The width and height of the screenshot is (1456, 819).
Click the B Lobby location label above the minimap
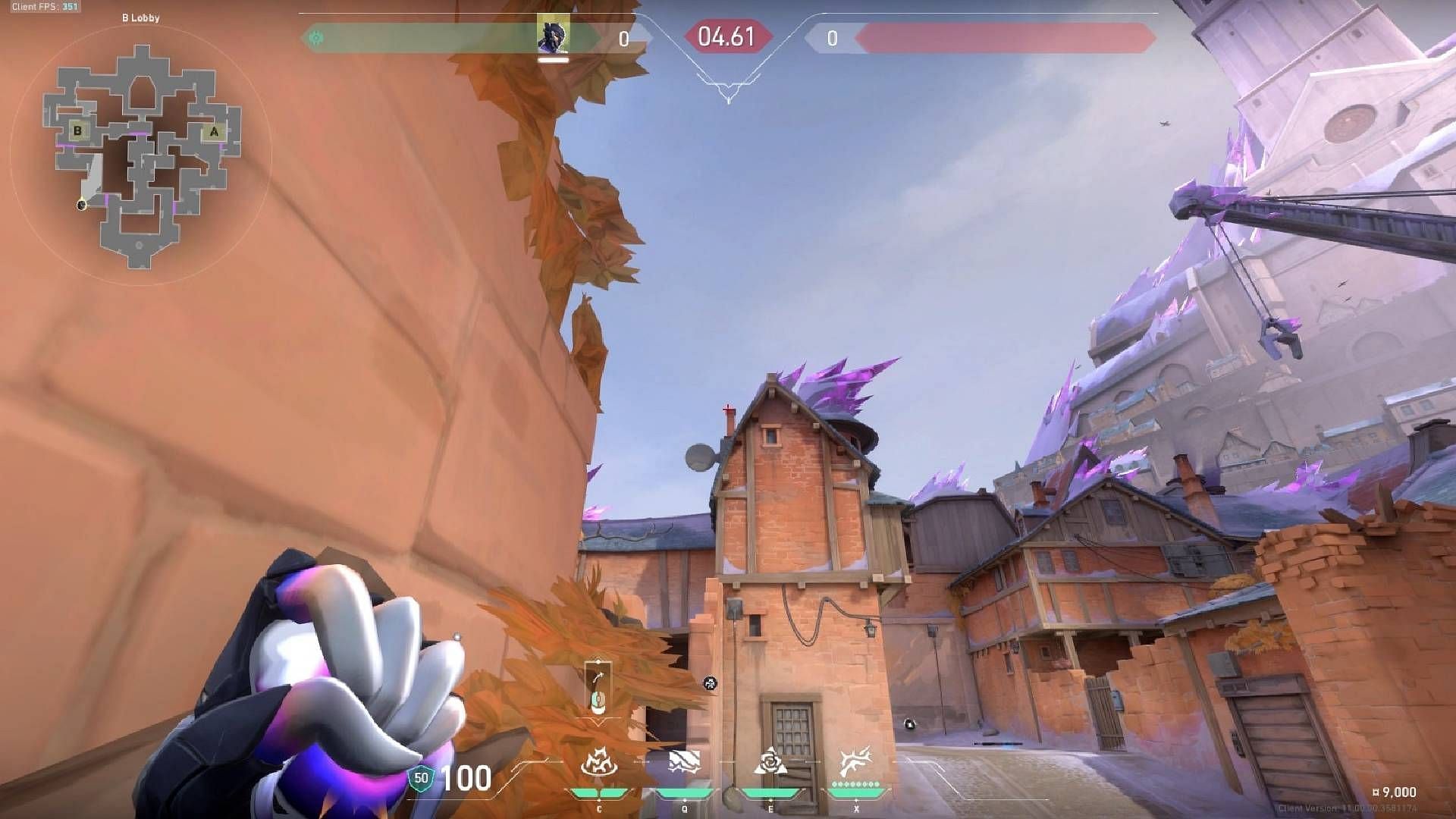[x=141, y=18]
